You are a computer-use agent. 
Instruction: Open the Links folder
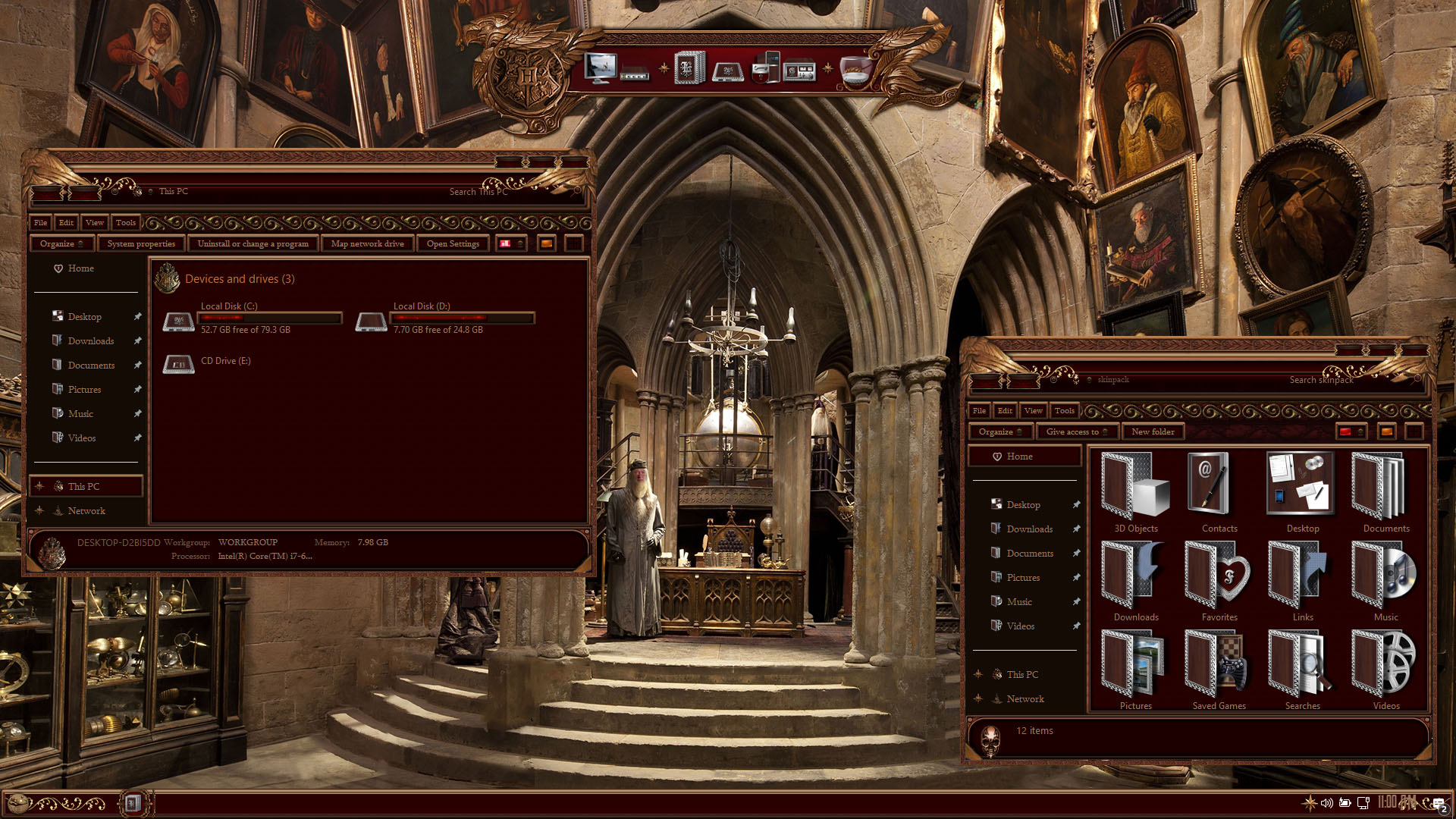coord(1302,578)
